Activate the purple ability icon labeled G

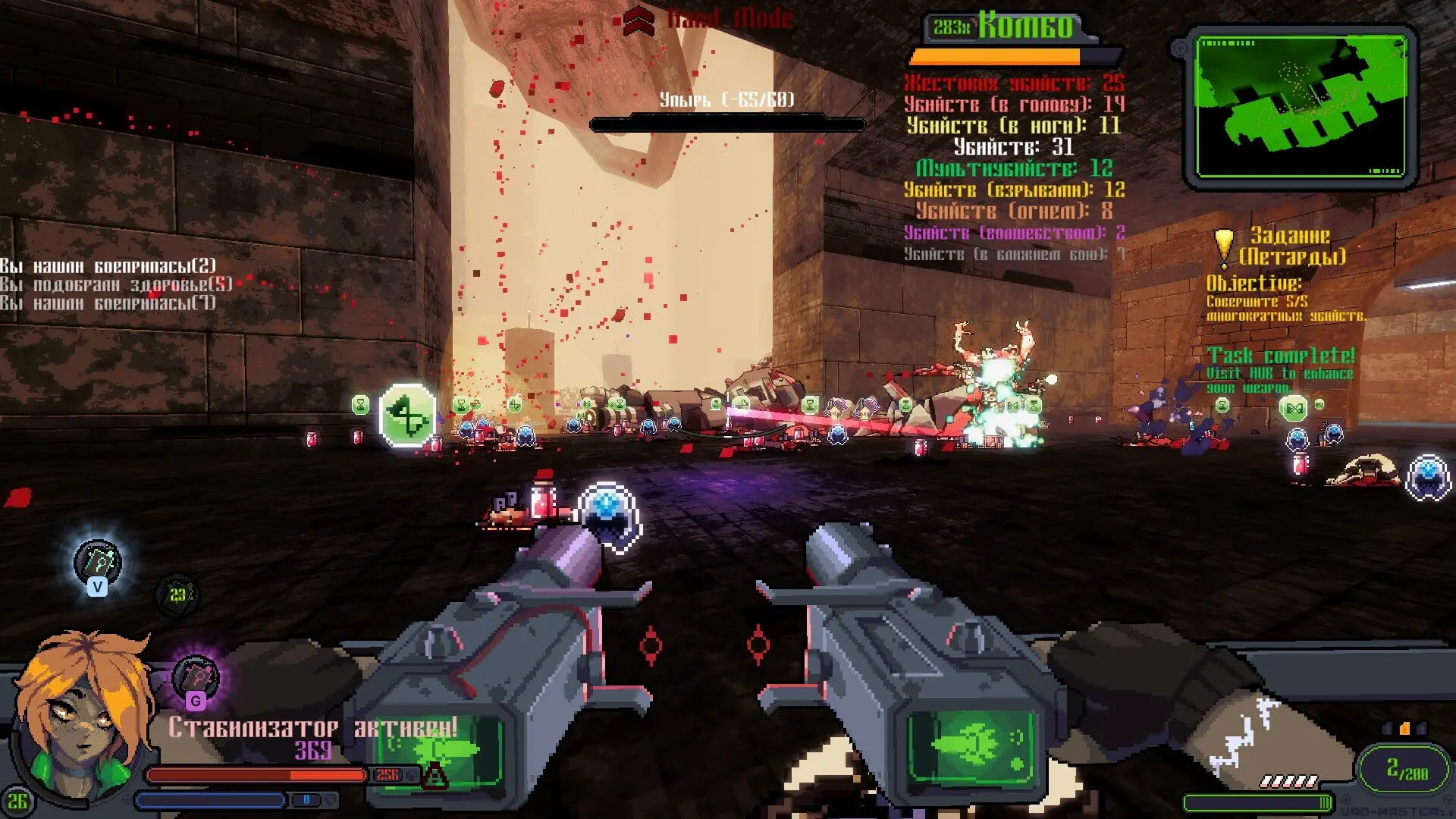tap(195, 679)
